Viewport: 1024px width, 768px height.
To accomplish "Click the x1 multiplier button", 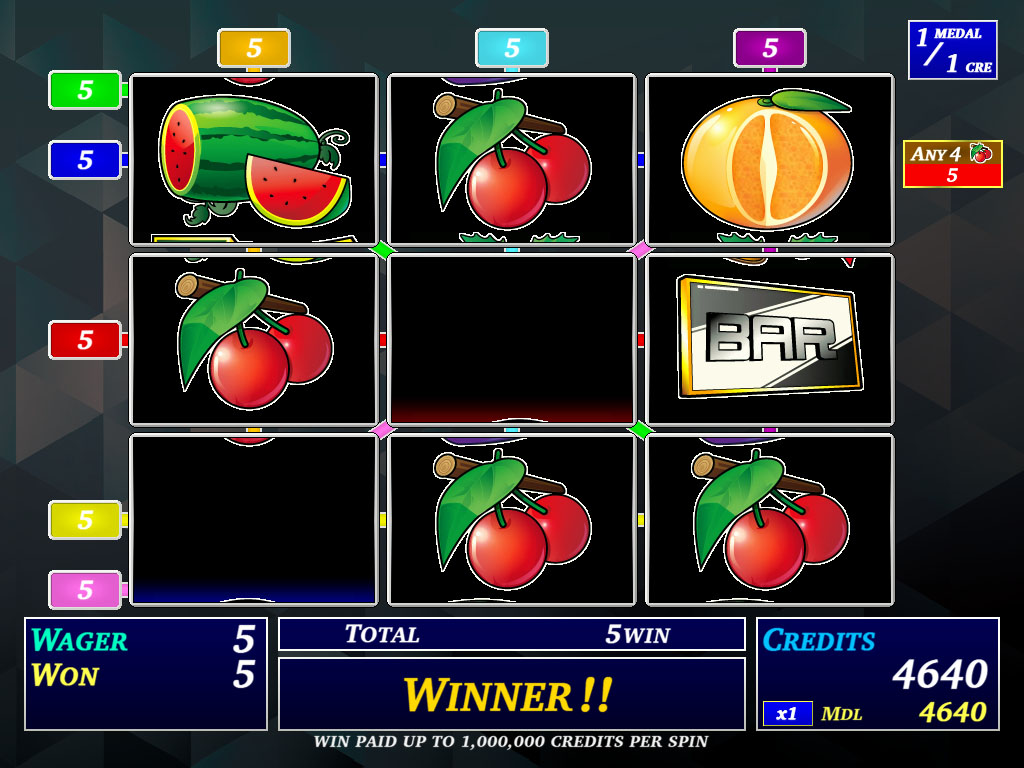I will click(787, 713).
